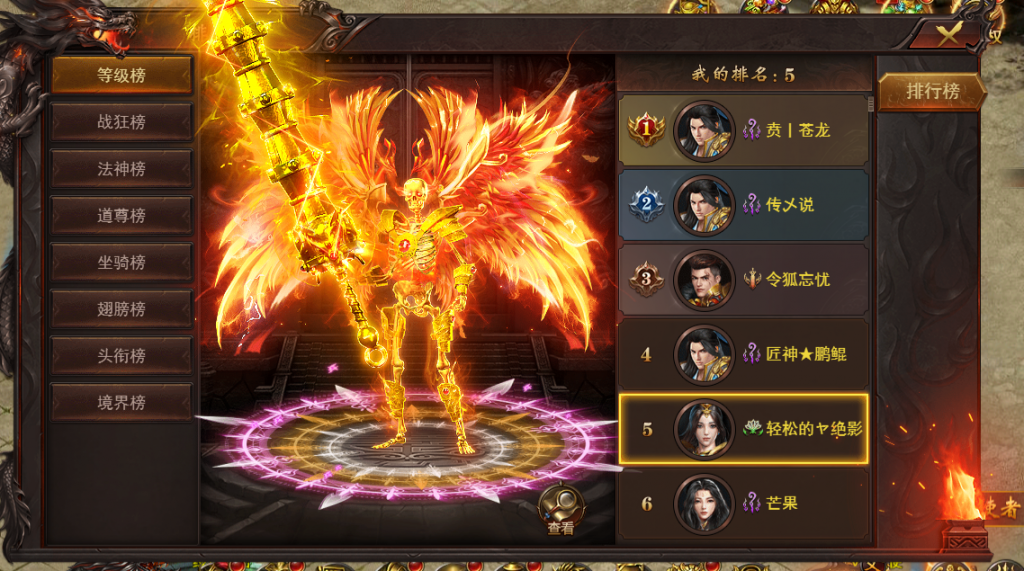Open the 翅膀榜 wings ranking
This screenshot has width=1024, height=571.
[121, 309]
